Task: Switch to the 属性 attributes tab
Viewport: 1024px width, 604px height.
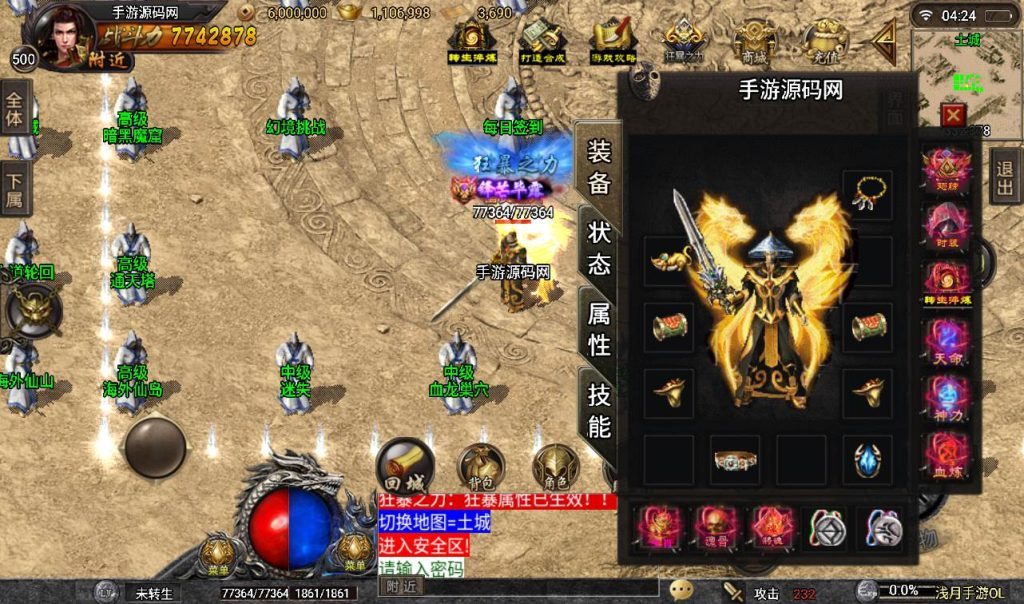Action: 599,329
